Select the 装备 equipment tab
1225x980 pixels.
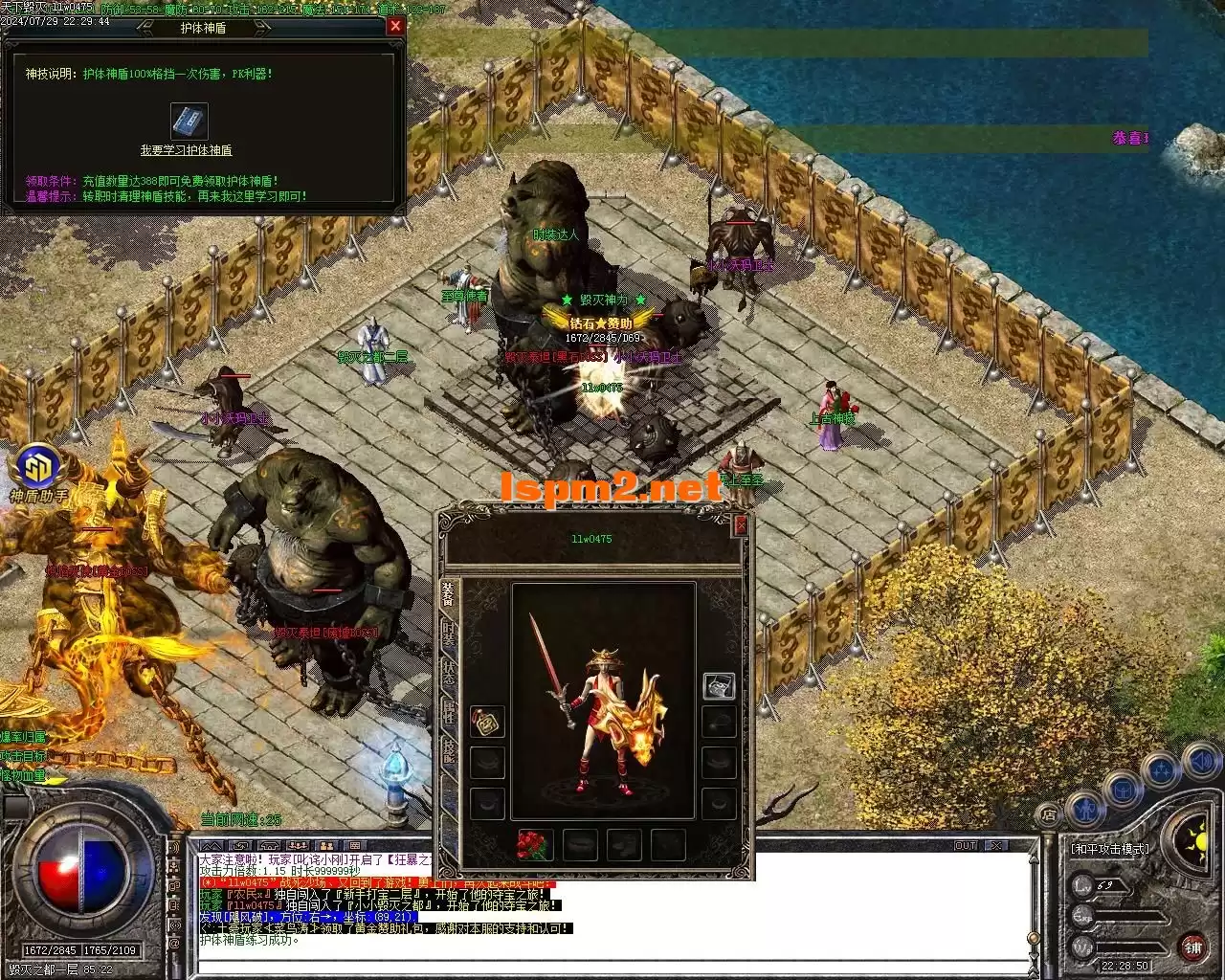click(449, 593)
